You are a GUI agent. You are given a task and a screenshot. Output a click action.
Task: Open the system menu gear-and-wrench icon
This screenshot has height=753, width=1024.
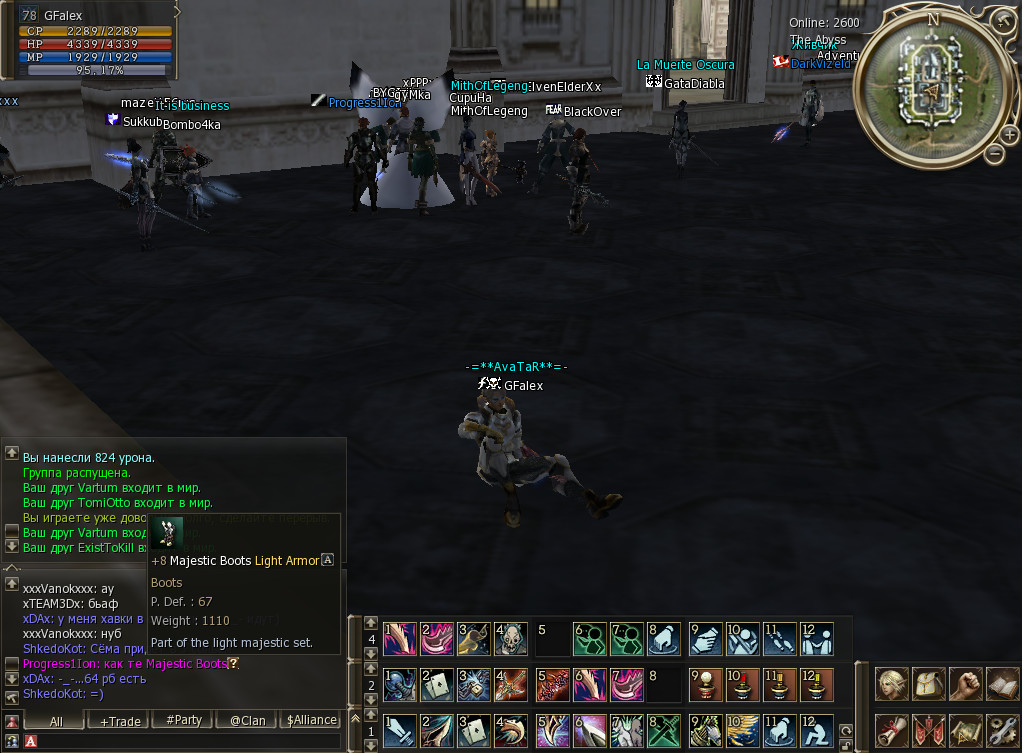click(1001, 731)
